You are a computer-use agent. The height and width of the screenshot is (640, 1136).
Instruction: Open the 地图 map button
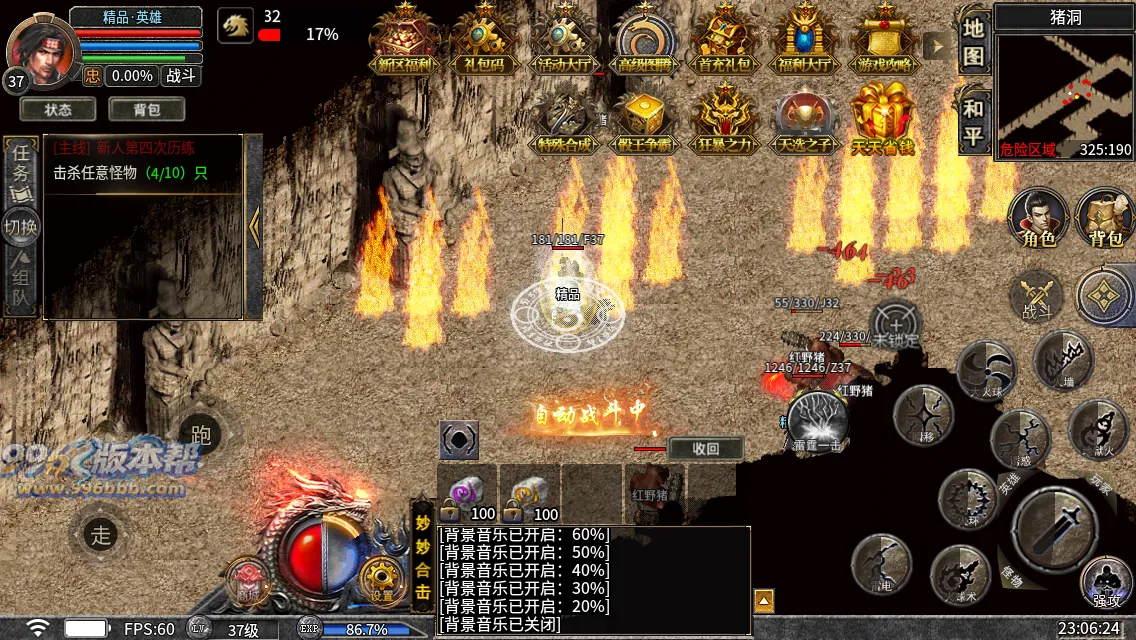(974, 42)
